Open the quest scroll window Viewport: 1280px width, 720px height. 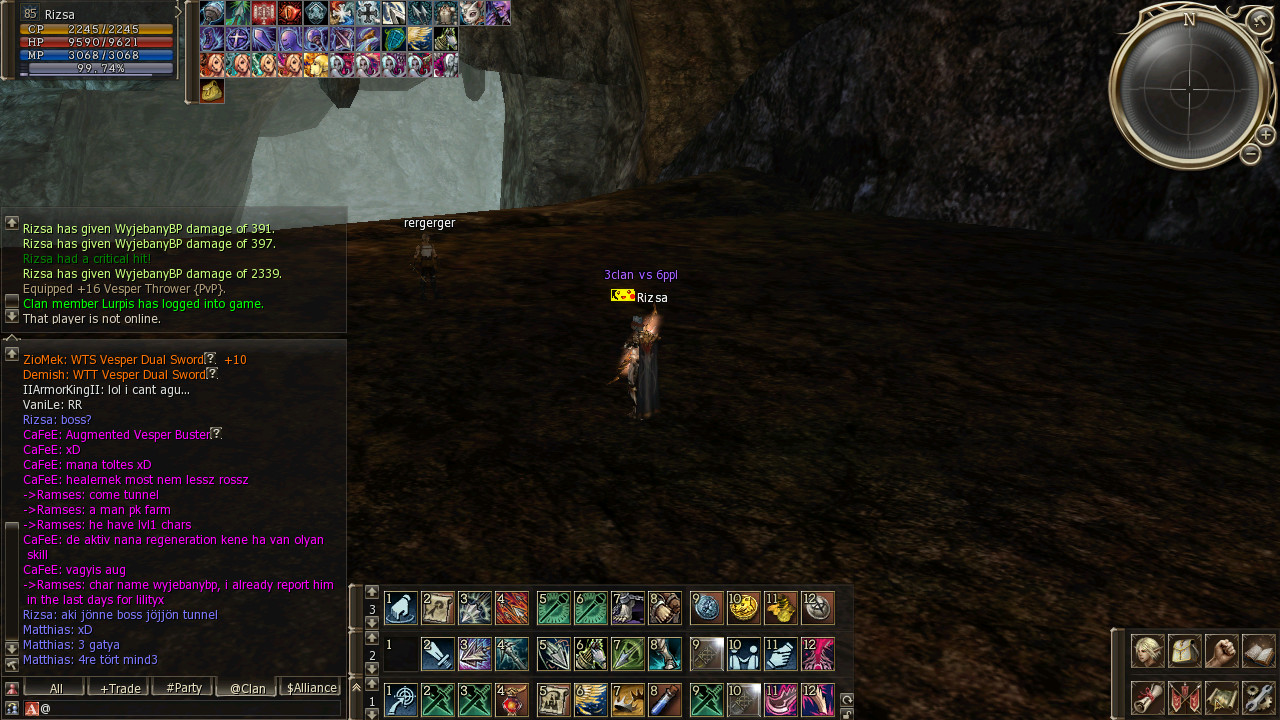click(1147, 697)
